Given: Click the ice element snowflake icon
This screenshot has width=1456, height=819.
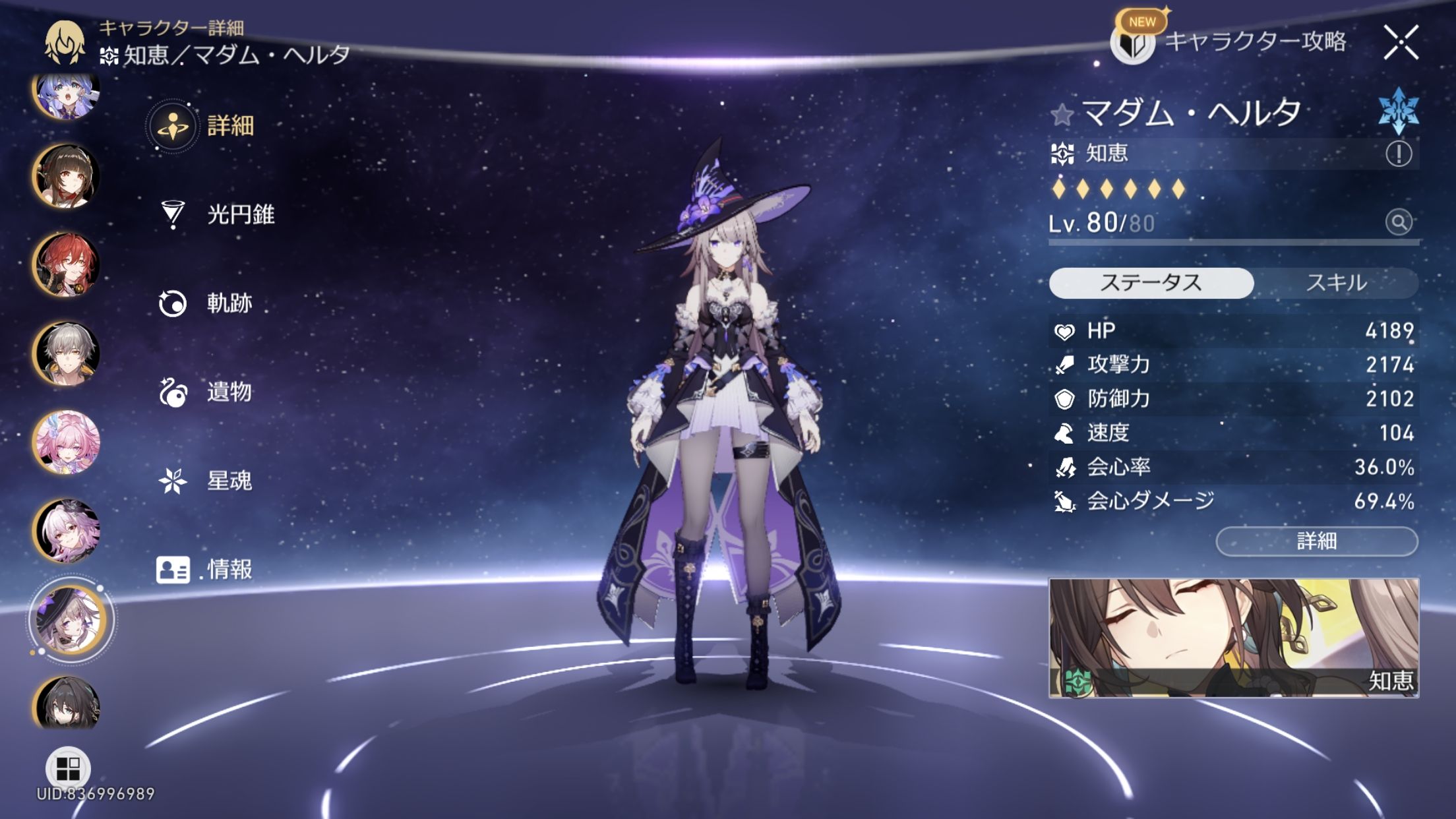Looking at the screenshot, I should pos(1398,111).
